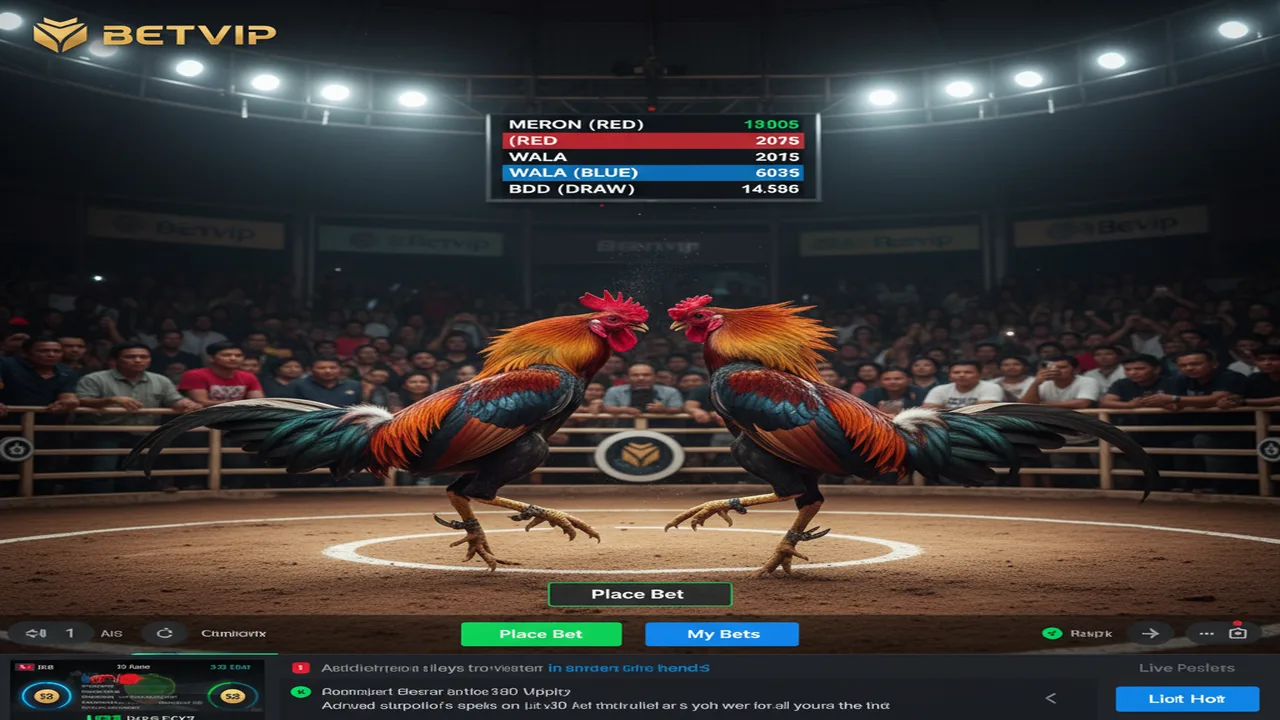1280x720 pixels.
Task: Open the blue My Bets button
Action: click(x=722, y=634)
